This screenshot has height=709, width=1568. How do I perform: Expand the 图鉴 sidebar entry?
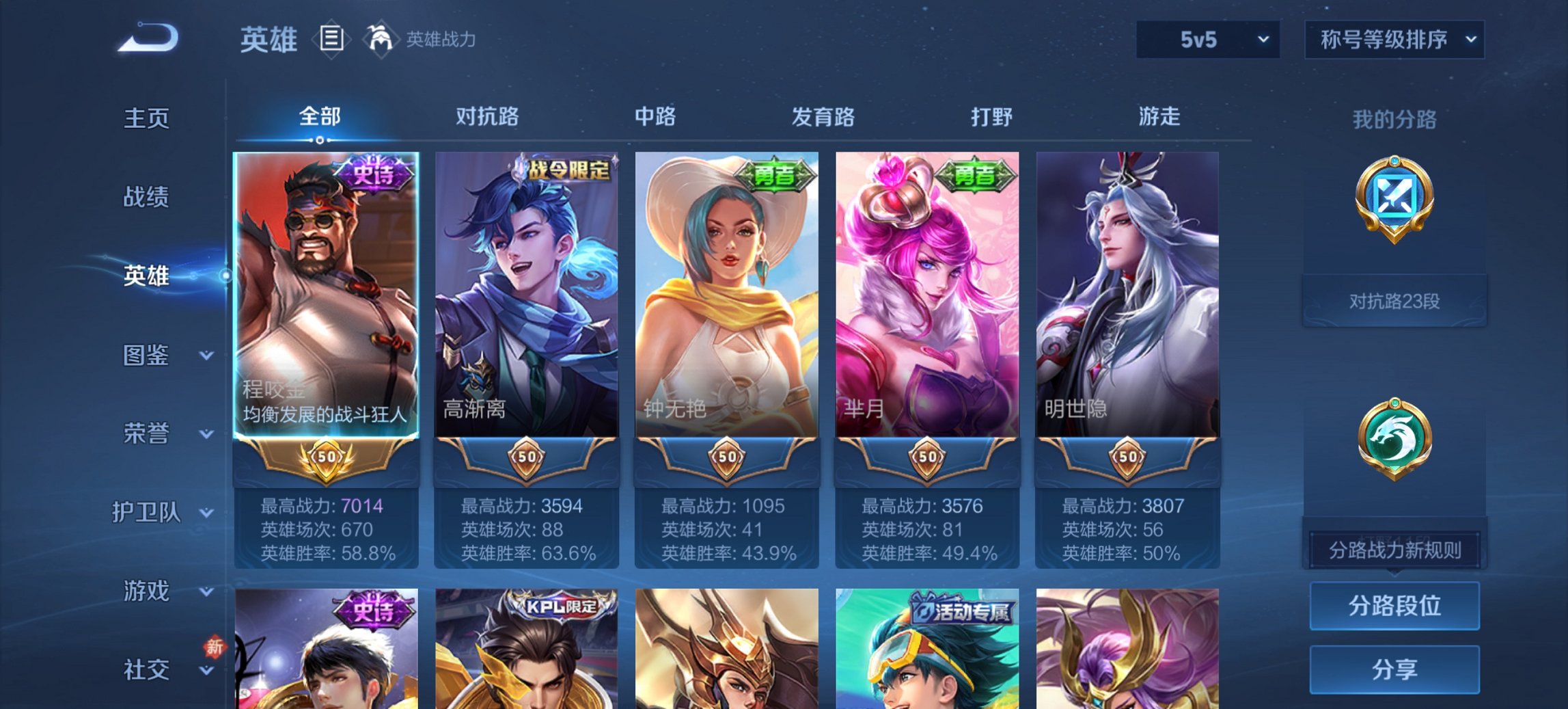[146, 355]
